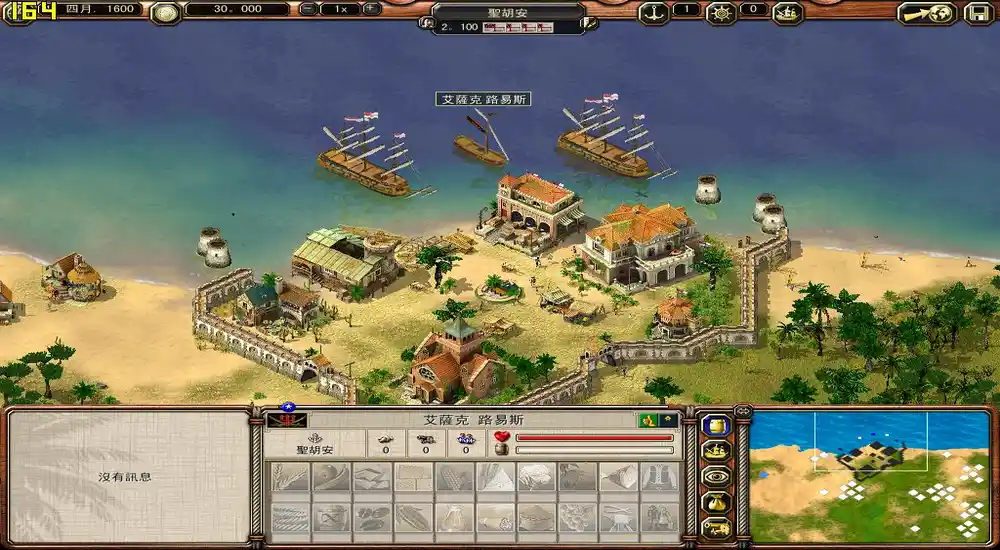Select the bricks goods slot

point(413,477)
